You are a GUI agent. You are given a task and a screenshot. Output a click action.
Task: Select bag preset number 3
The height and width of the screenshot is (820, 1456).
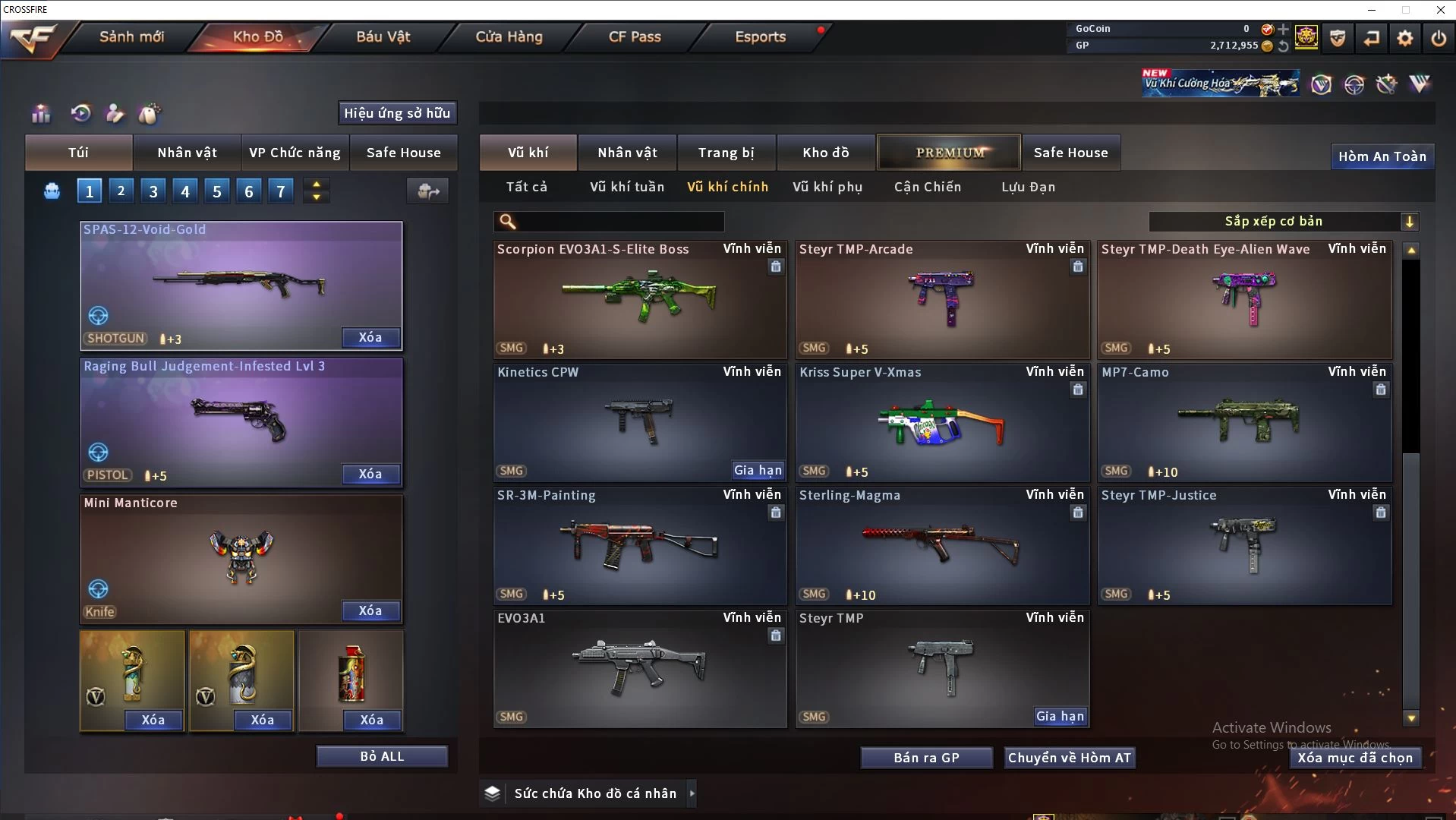tap(153, 191)
